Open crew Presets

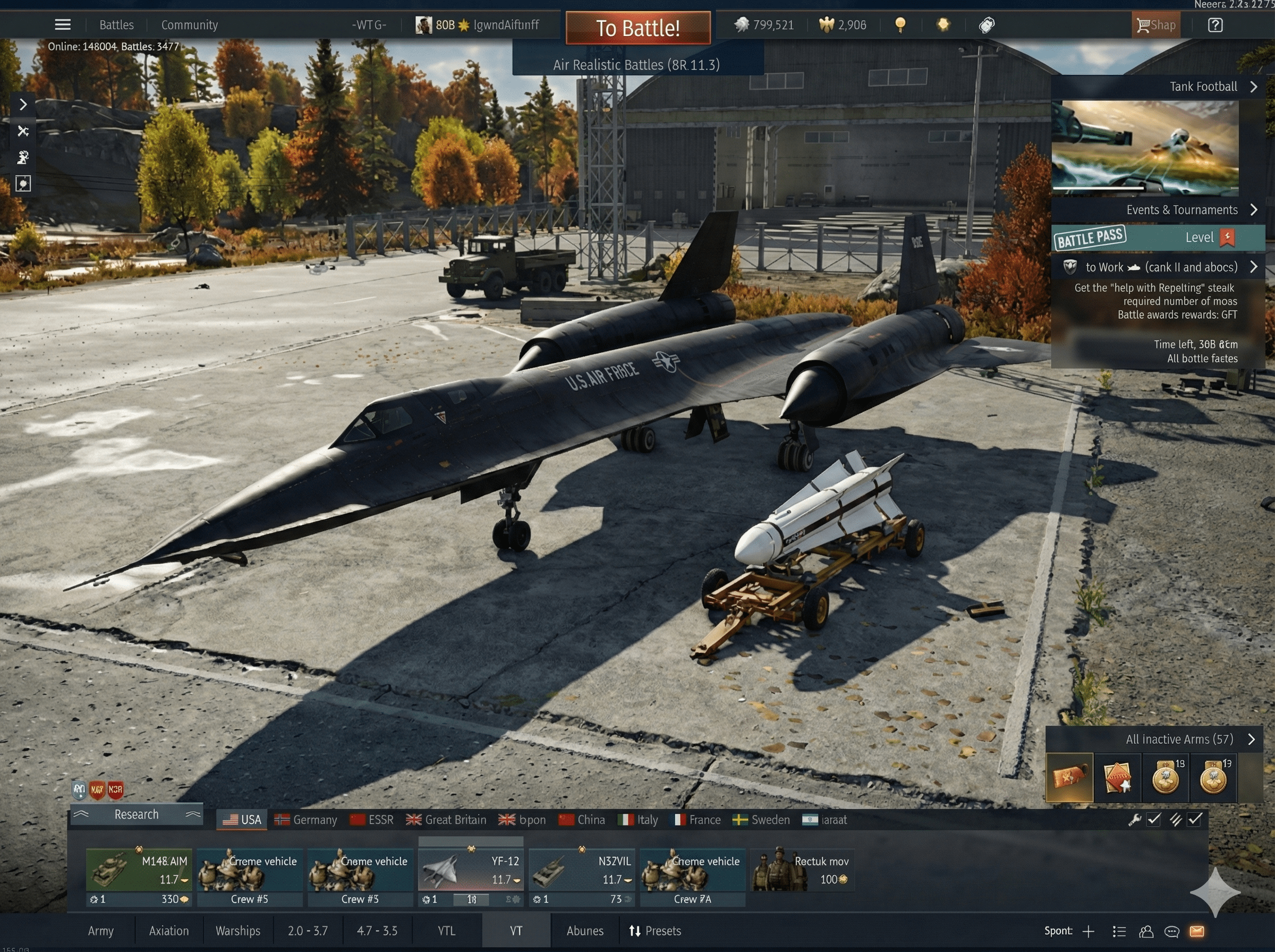click(655, 931)
